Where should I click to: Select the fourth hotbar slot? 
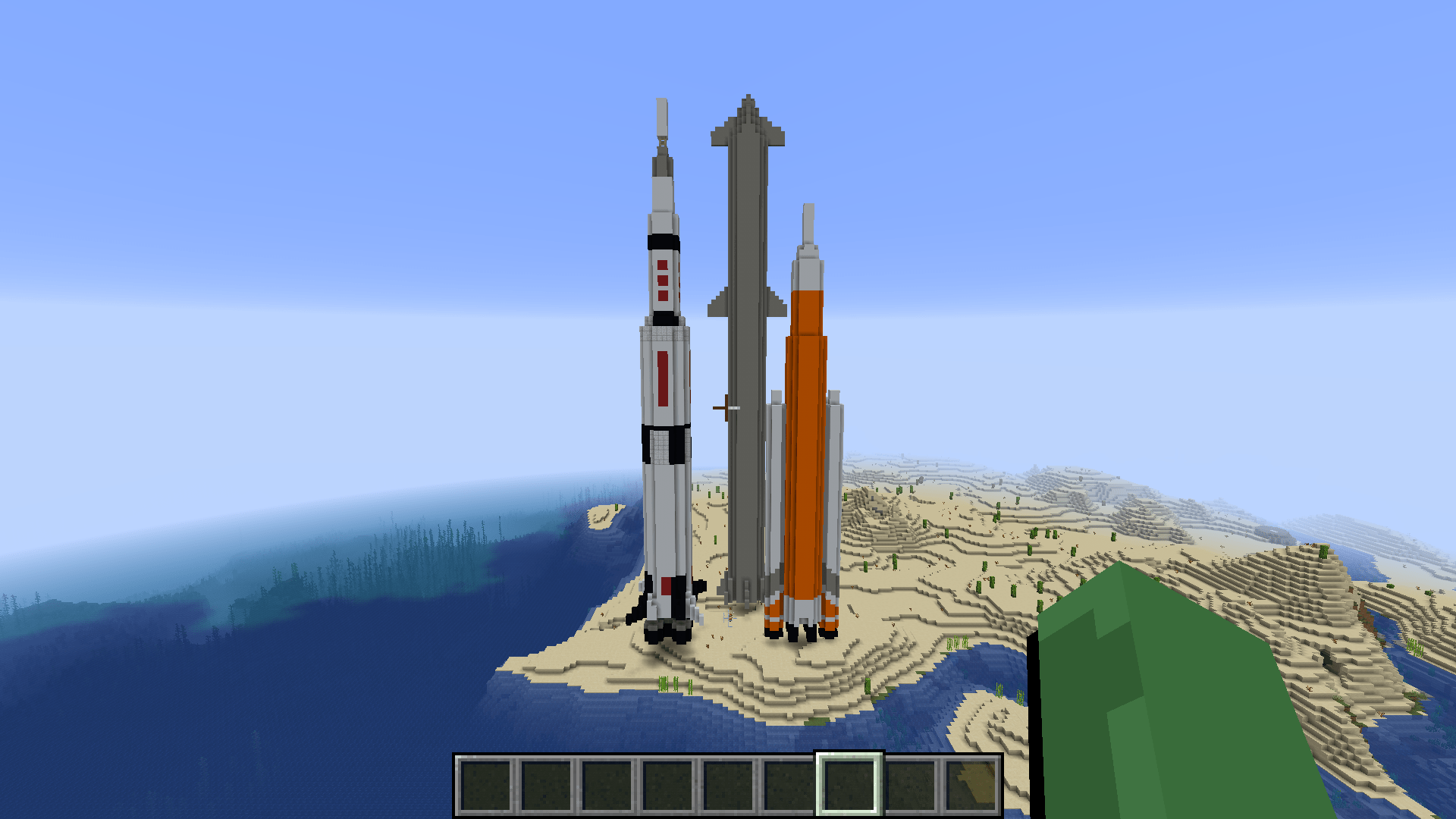click(667, 784)
